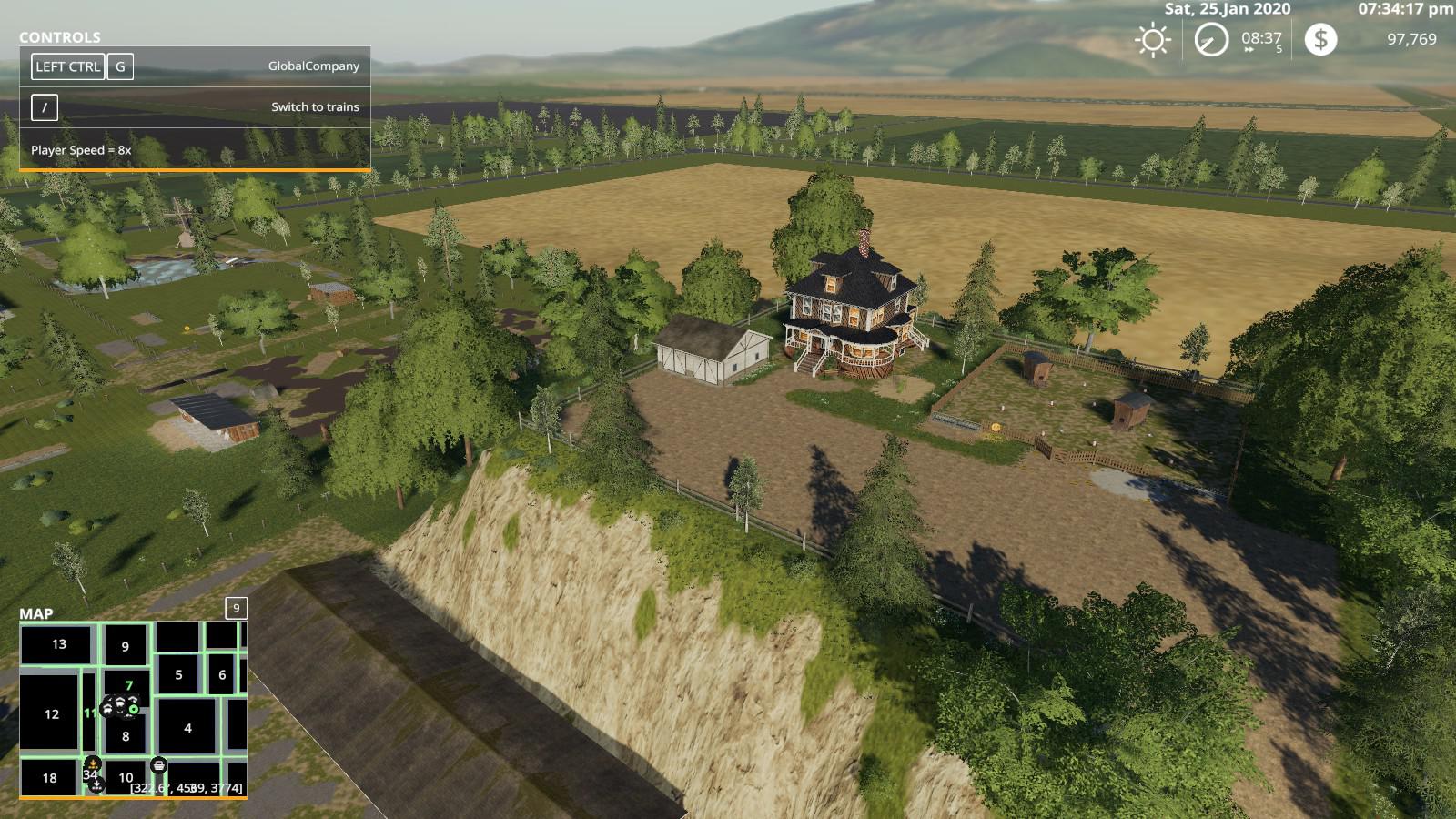Click field 18 on the minimap
Screen dimensions: 1456x819
click(x=49, y=778)
